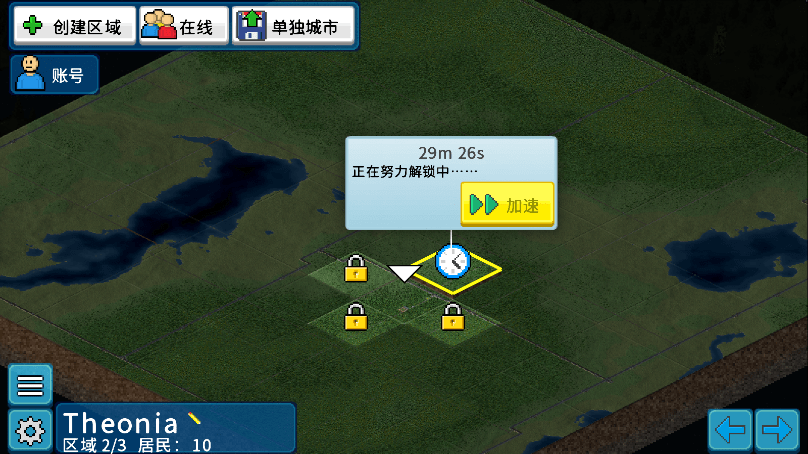
Task: Go to next region with right arrow
Action: click(x=776, y=430)
